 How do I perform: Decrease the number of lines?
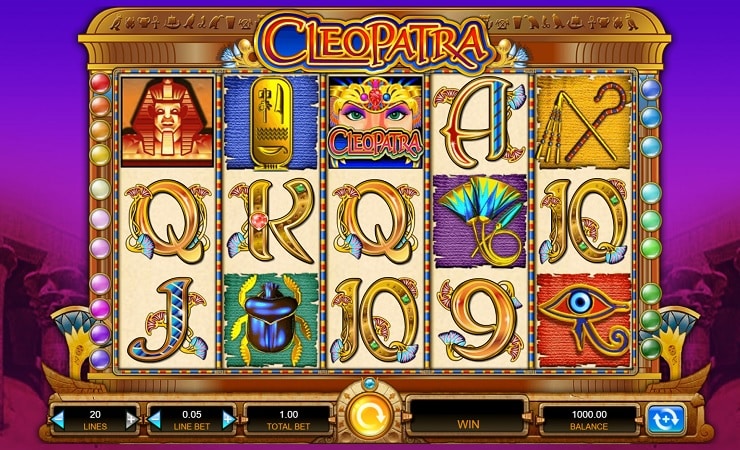58,419
